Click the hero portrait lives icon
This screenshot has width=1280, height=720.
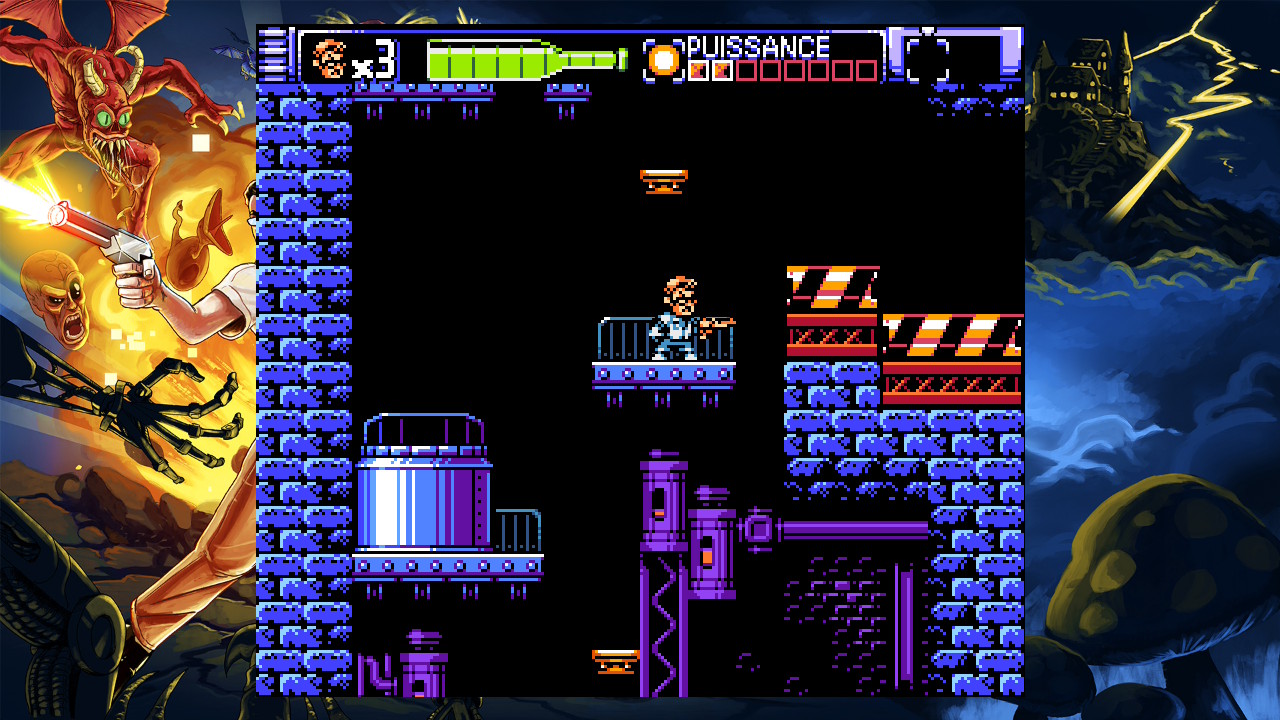329,59
